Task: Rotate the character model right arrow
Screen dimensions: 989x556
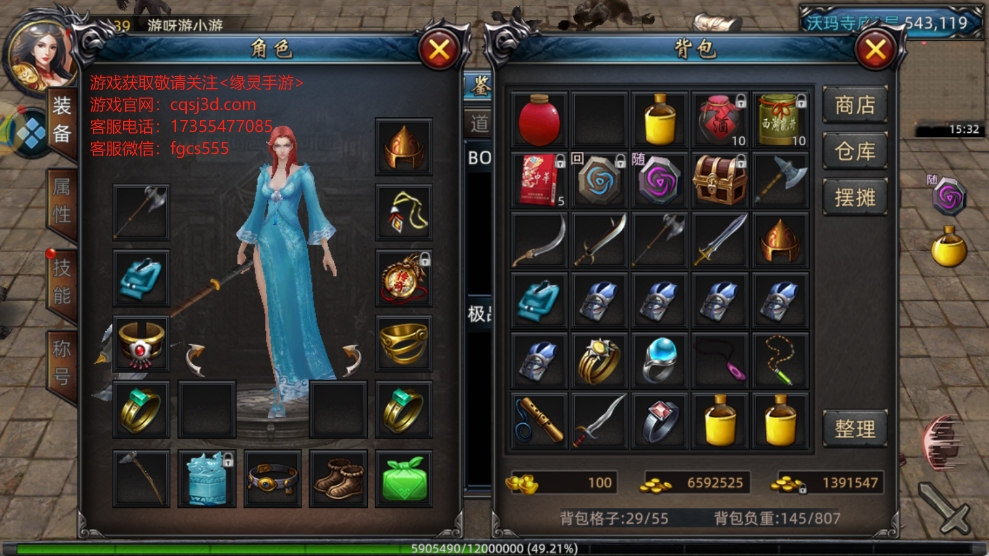Action: [349, 358]
